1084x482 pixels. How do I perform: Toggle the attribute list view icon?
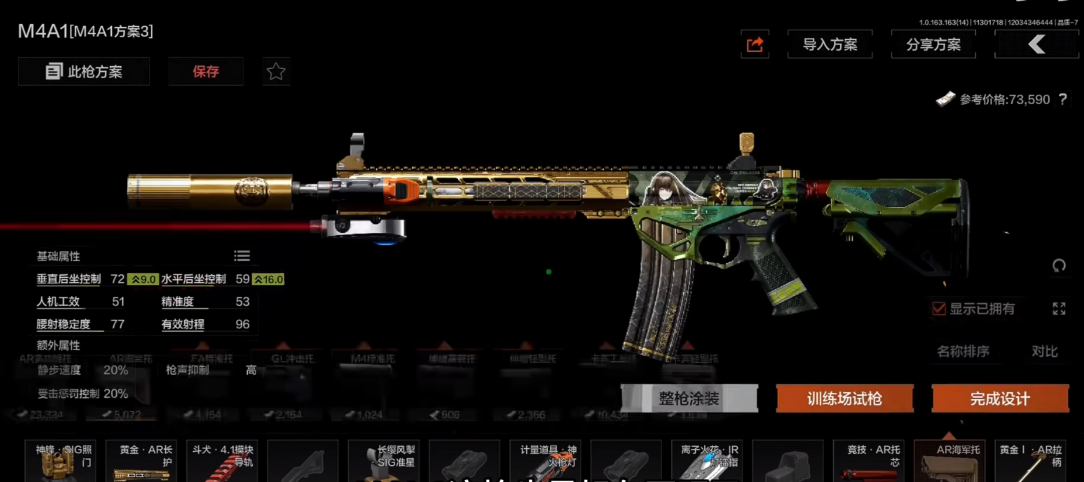242,256
